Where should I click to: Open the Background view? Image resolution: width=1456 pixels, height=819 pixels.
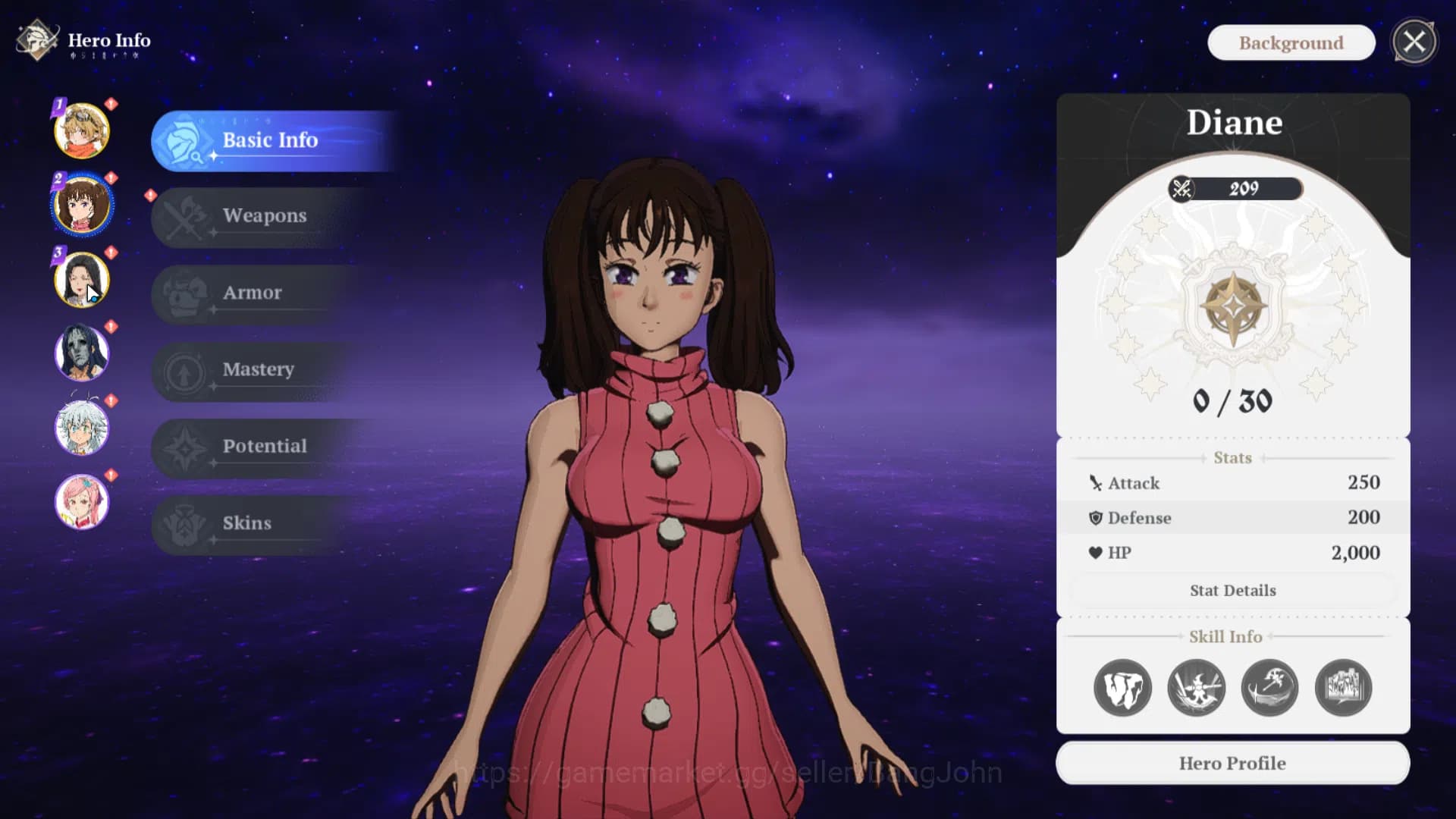click(1291, 42)
